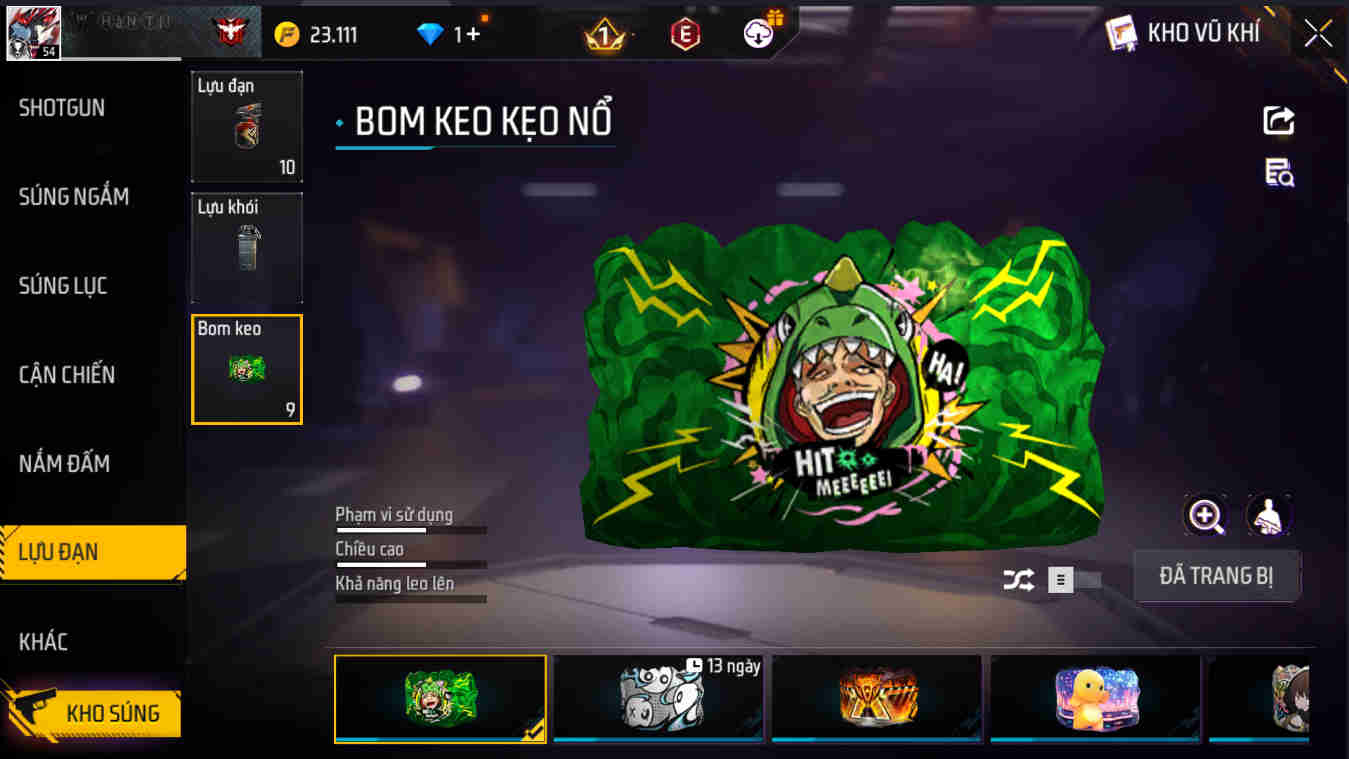Open the cloud download gift icon
The width and height of the screenshot is (1349, 759).
coord(757,32)
